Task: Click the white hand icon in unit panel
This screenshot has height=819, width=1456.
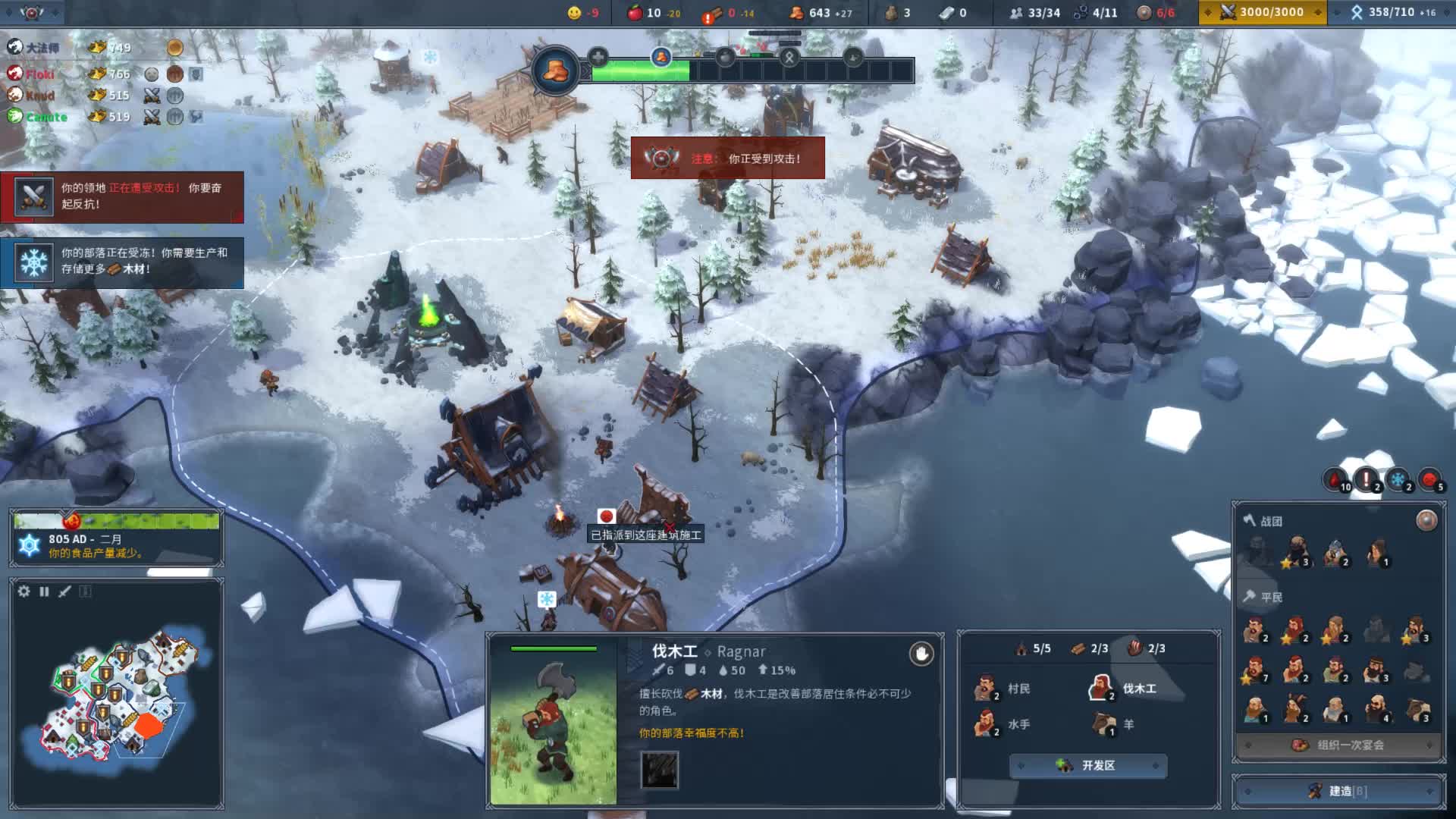Action: (x=921, y=654)
